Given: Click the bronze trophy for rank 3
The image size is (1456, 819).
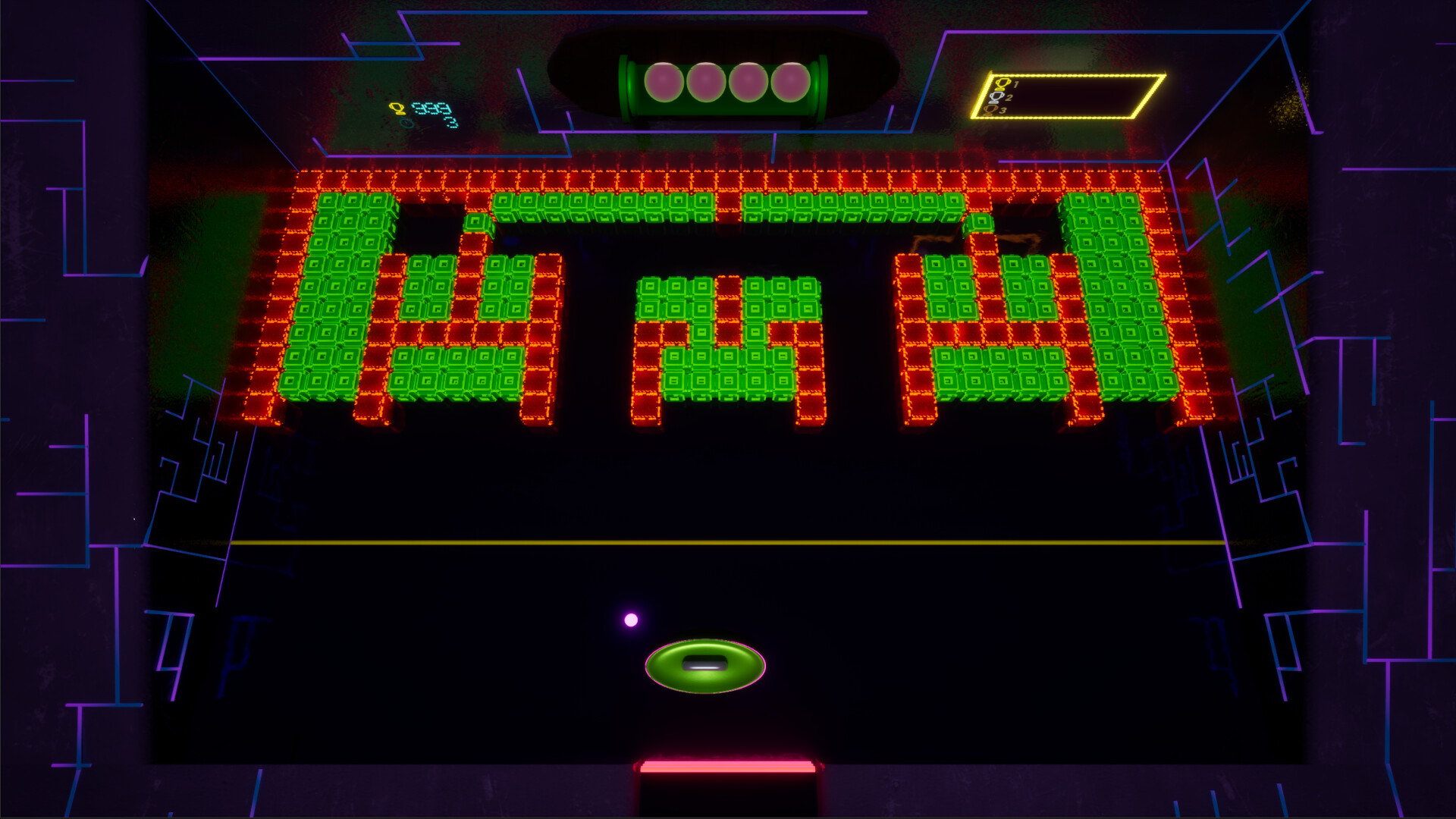Looking at the screenshot, I should pyautogui.click(x=990, y=110).
